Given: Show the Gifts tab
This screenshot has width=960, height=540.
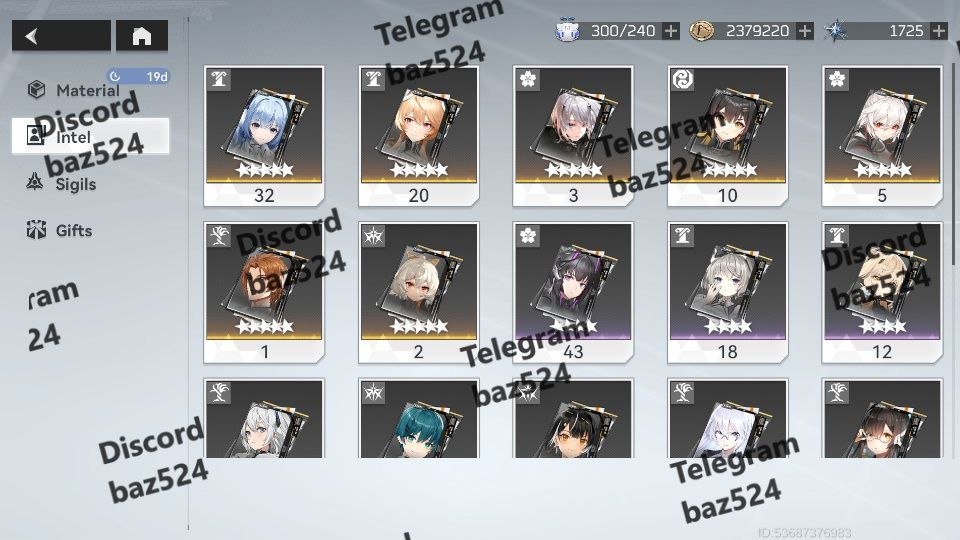Looking at the screenshot, I should click(74, 230).
